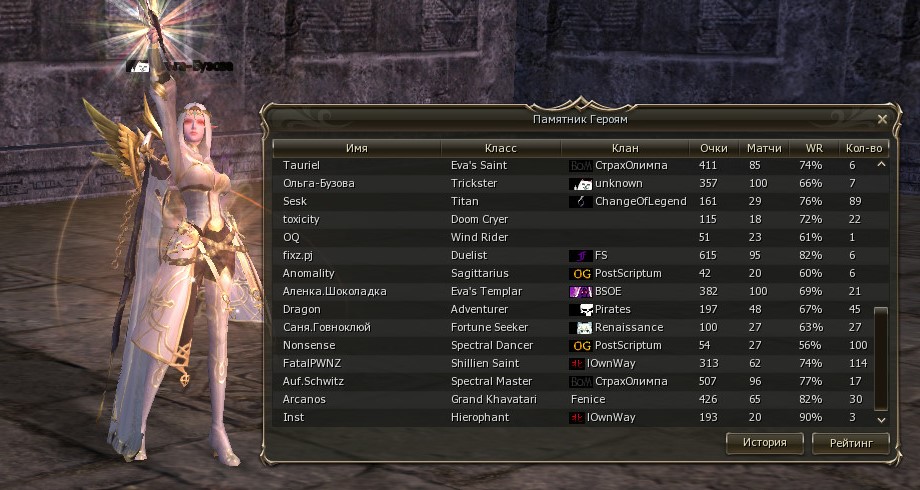Screen dimensions: 920x490
Task: Sort by the WR column header
Action: click(810, 148)
